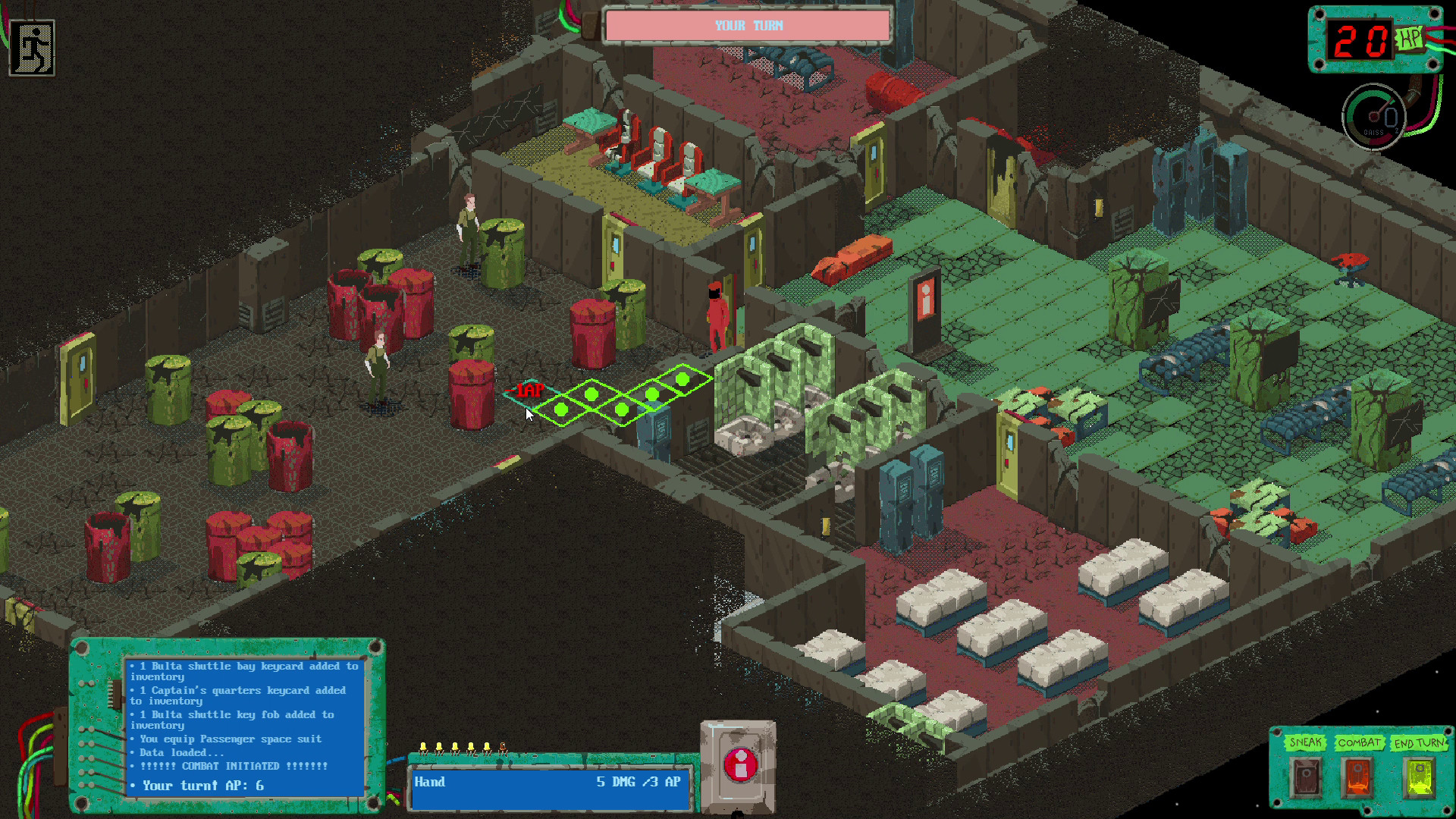Click the COMBAT INITIATED line in the log

pyautogui.click(x=228, y=766)
